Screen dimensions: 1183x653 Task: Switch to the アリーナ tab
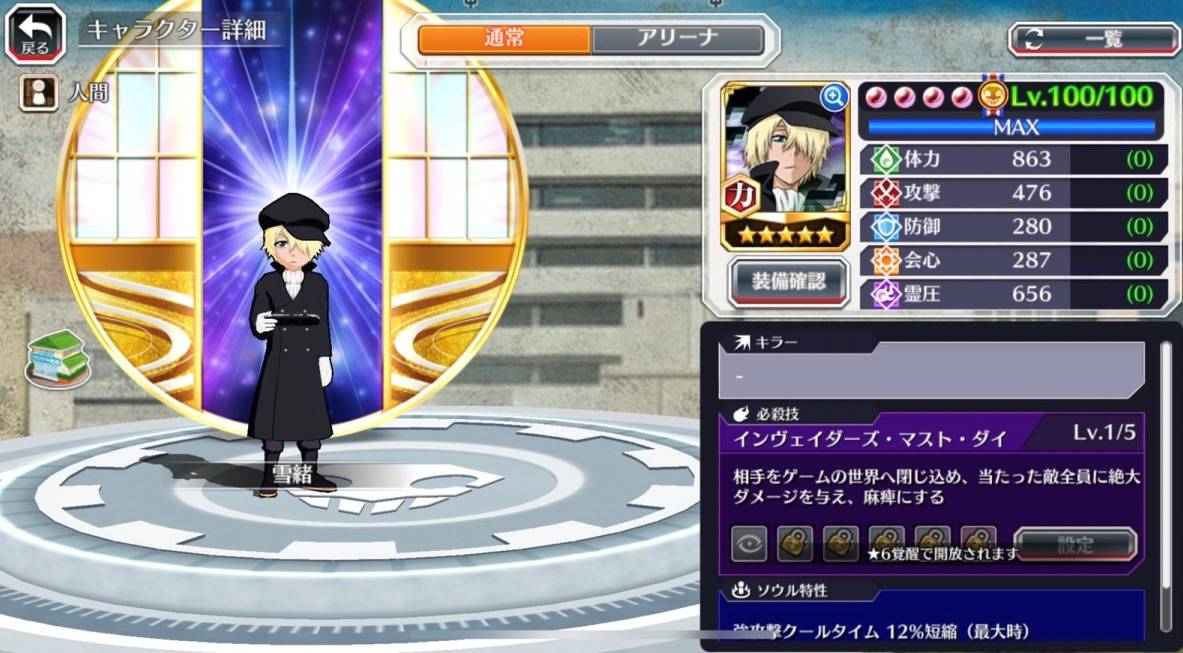coord(677,40)
